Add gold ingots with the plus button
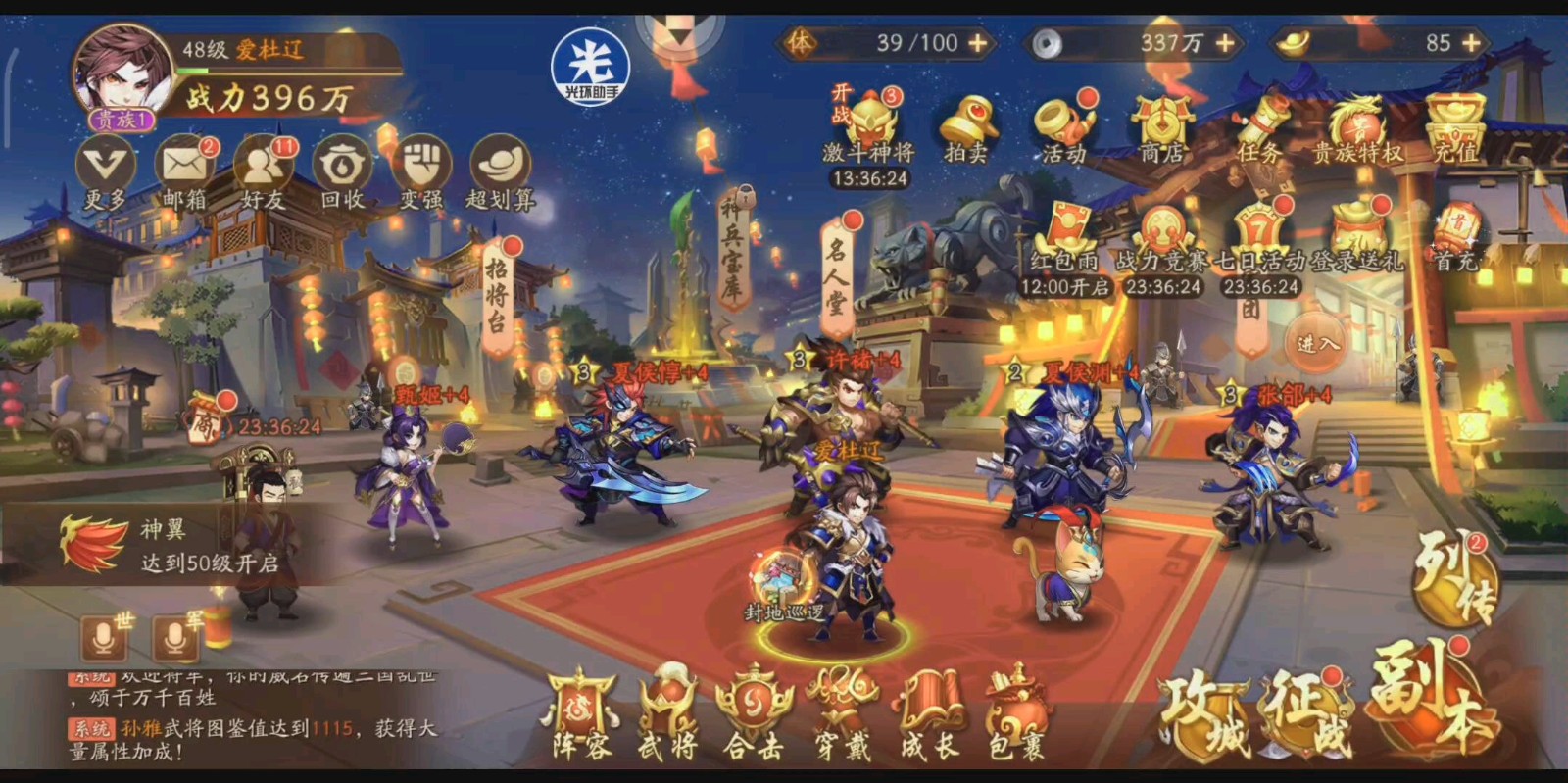The height and width of the screenshot is (783, 1568). pos(1471,43)
